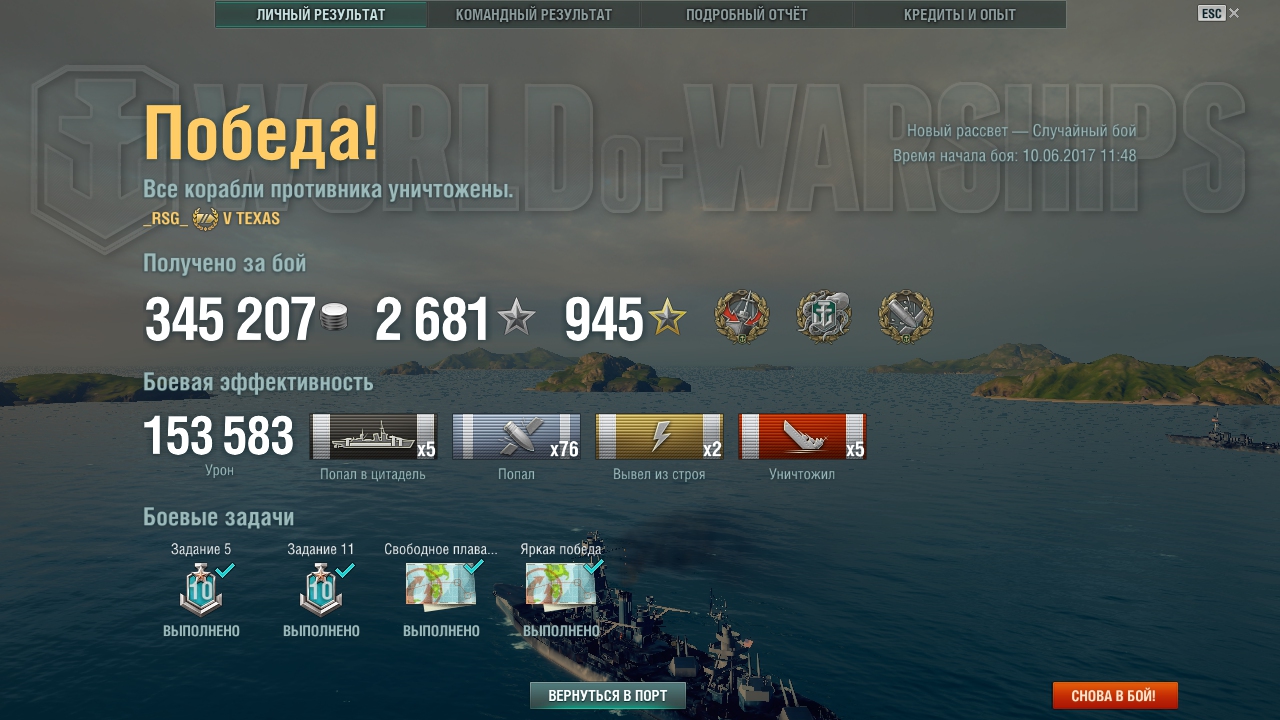1280x720 pixels.
Task: Start another battle with Снова в бой!
Action: click(x=1115, y=696)
